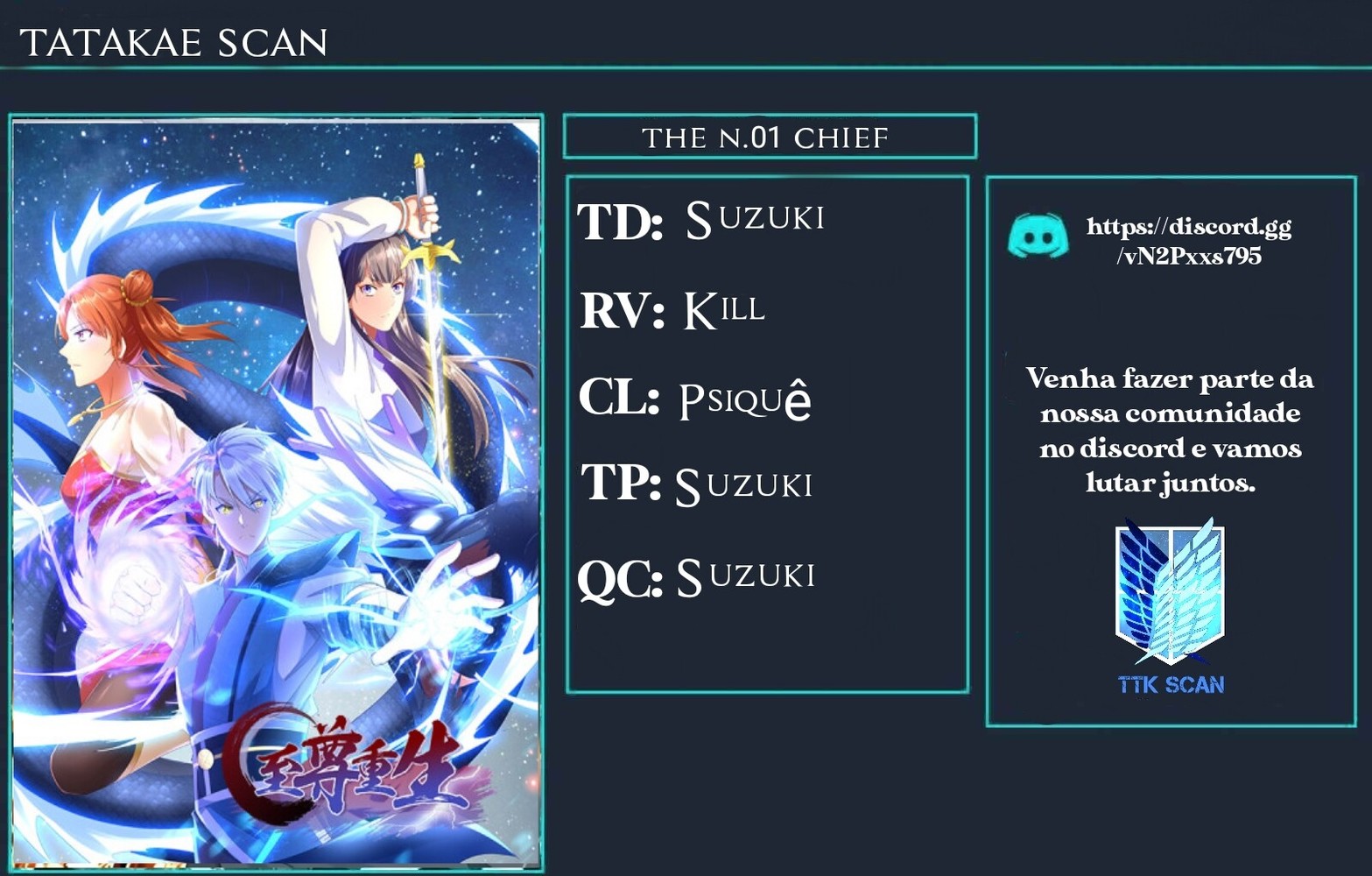Click the Discord logo icon

point(1038,236)
